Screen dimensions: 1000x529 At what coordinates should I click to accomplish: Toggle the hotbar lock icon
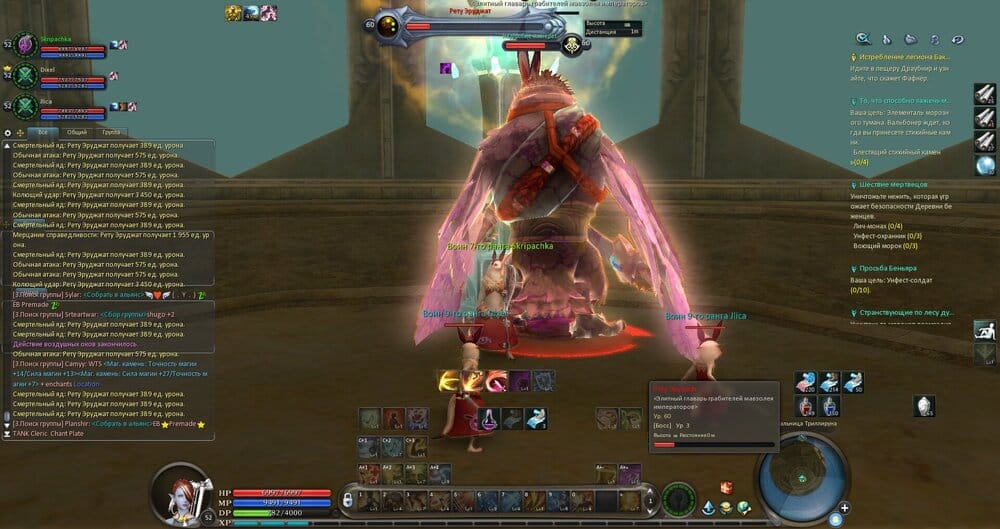click(x=348, y=499)
